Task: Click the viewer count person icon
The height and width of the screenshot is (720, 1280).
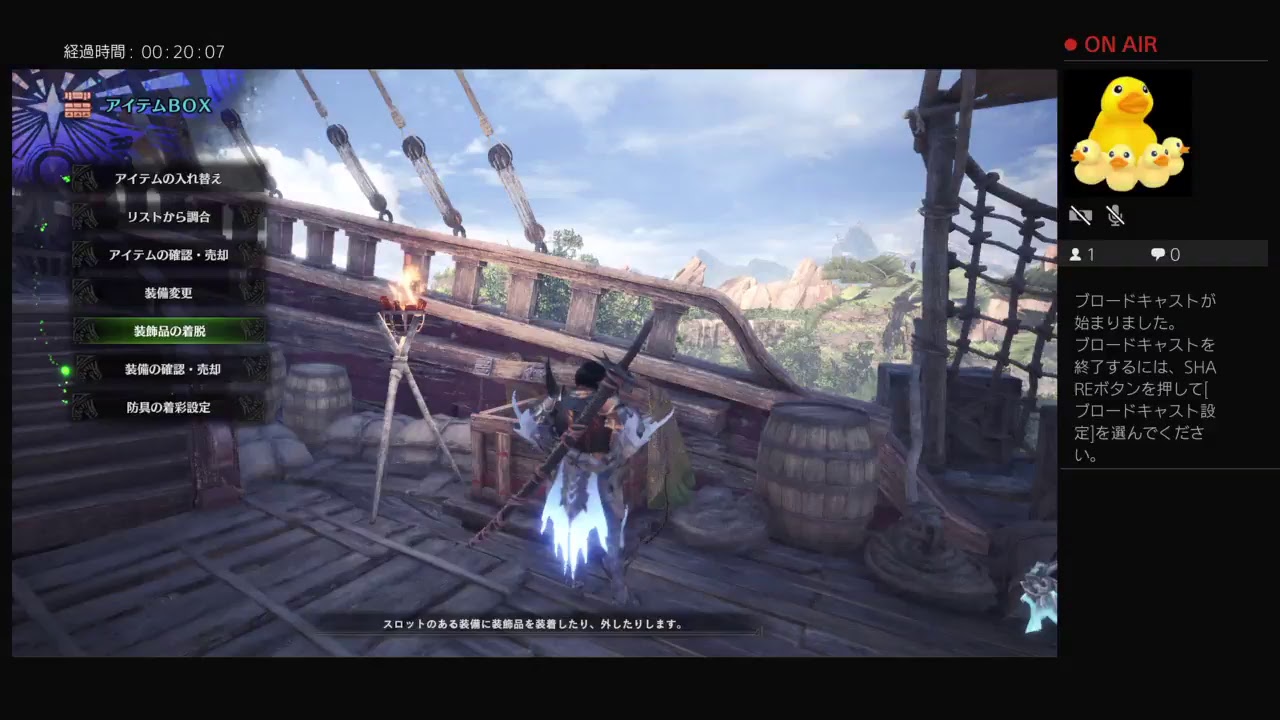Action: click(x=1078, y=254)
